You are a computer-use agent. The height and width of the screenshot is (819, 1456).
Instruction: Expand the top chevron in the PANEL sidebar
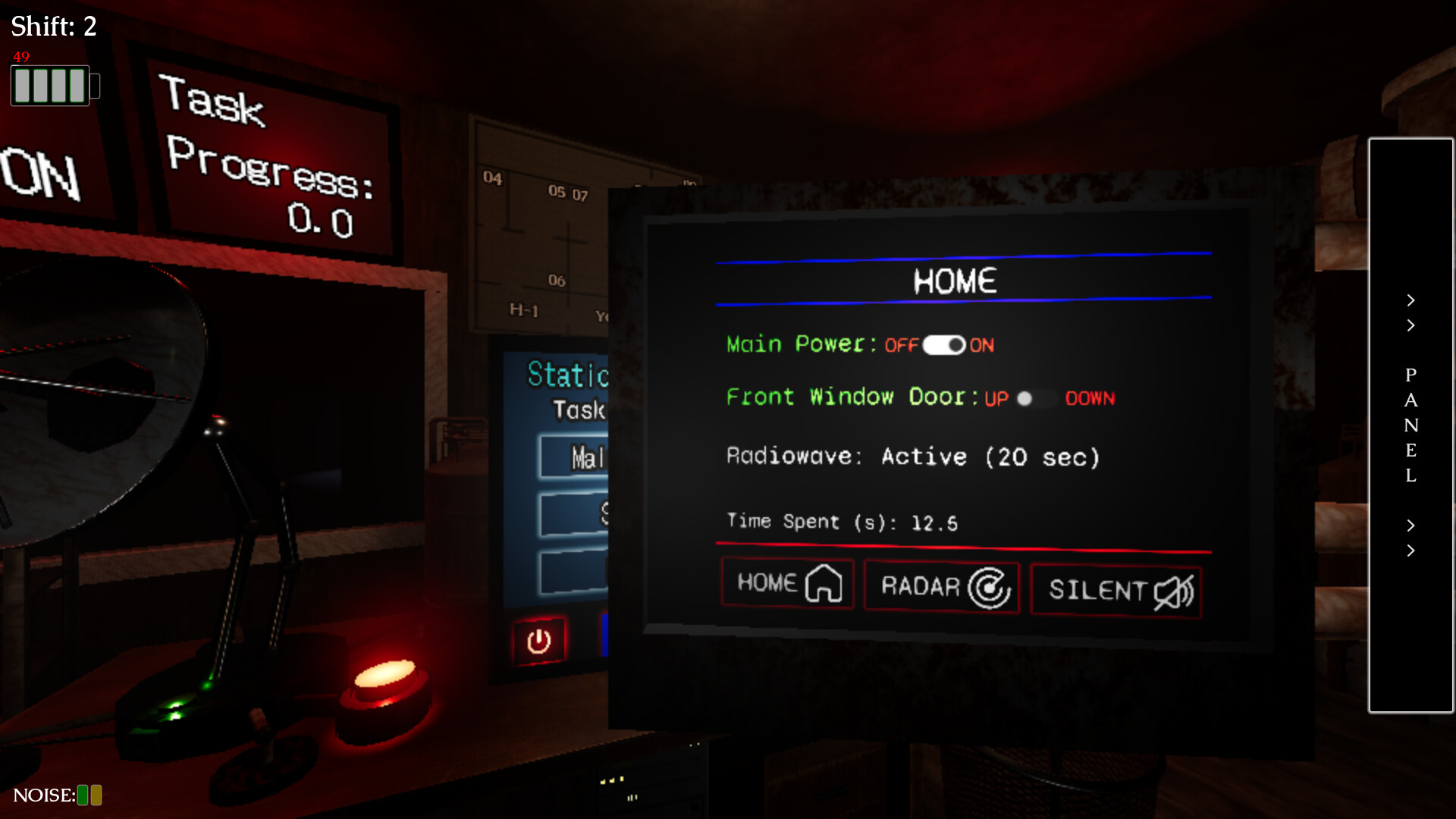(1410, 300)
